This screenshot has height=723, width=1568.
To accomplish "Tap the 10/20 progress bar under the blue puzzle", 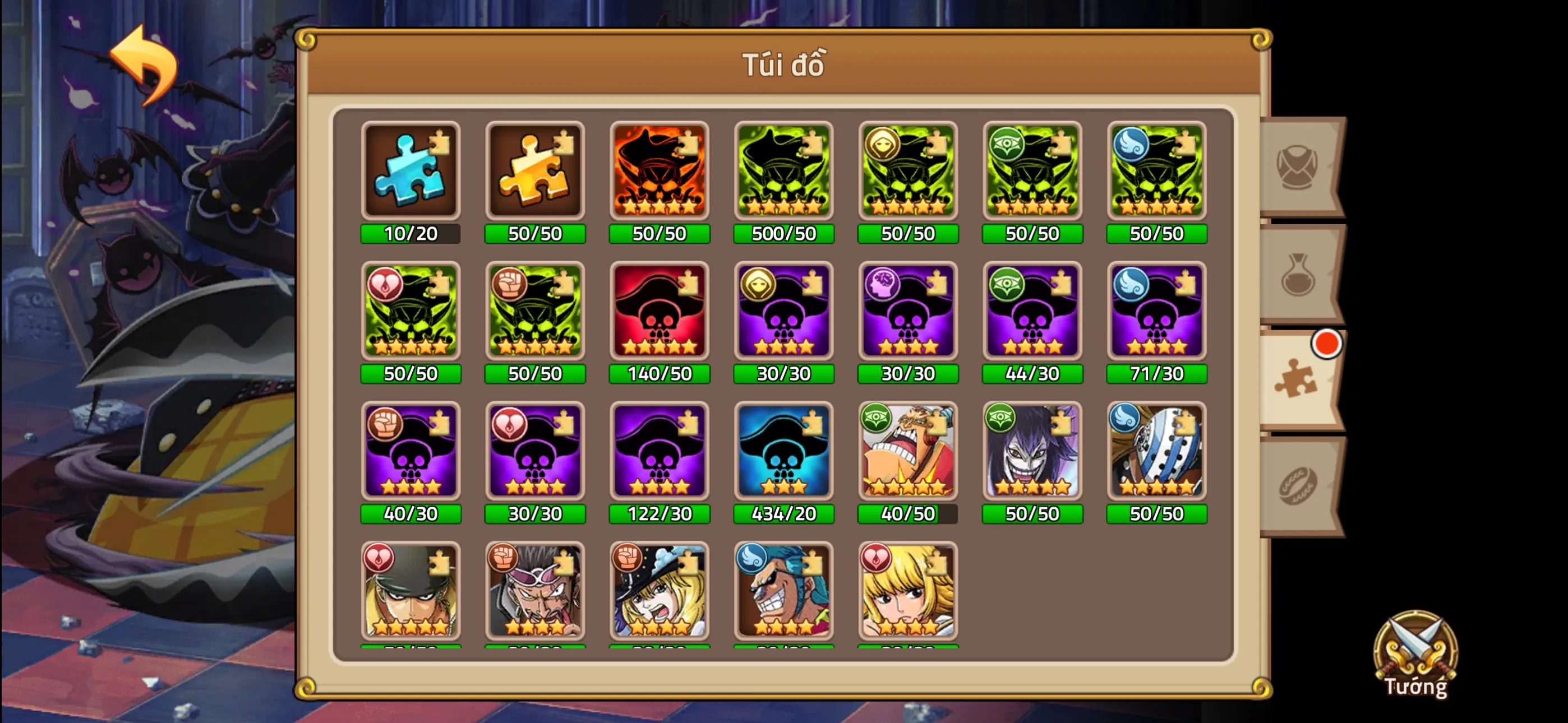I will [x=411, y=233].
